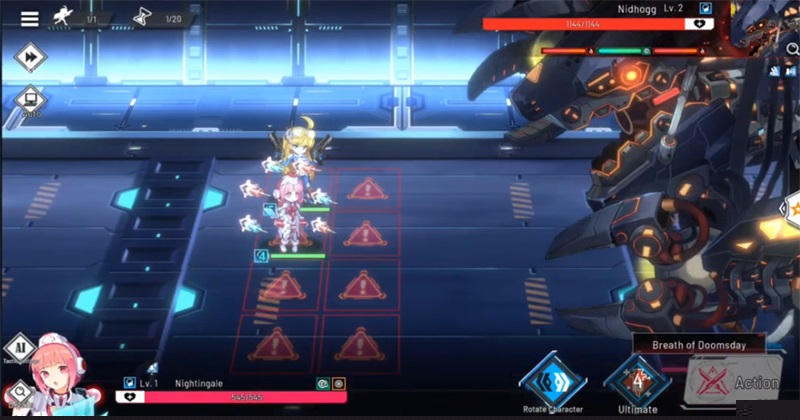
Task: Click the magnifier icon beside the Nidhogg bar
Action: [792, 48]
